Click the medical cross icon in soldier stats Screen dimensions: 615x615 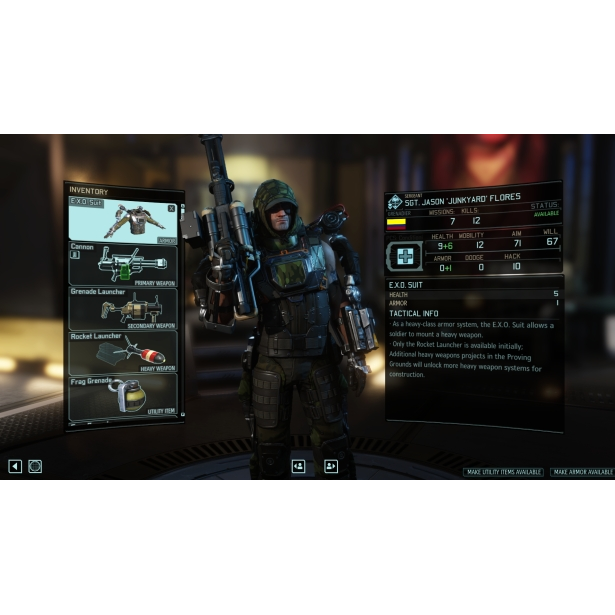click(406, 255)
